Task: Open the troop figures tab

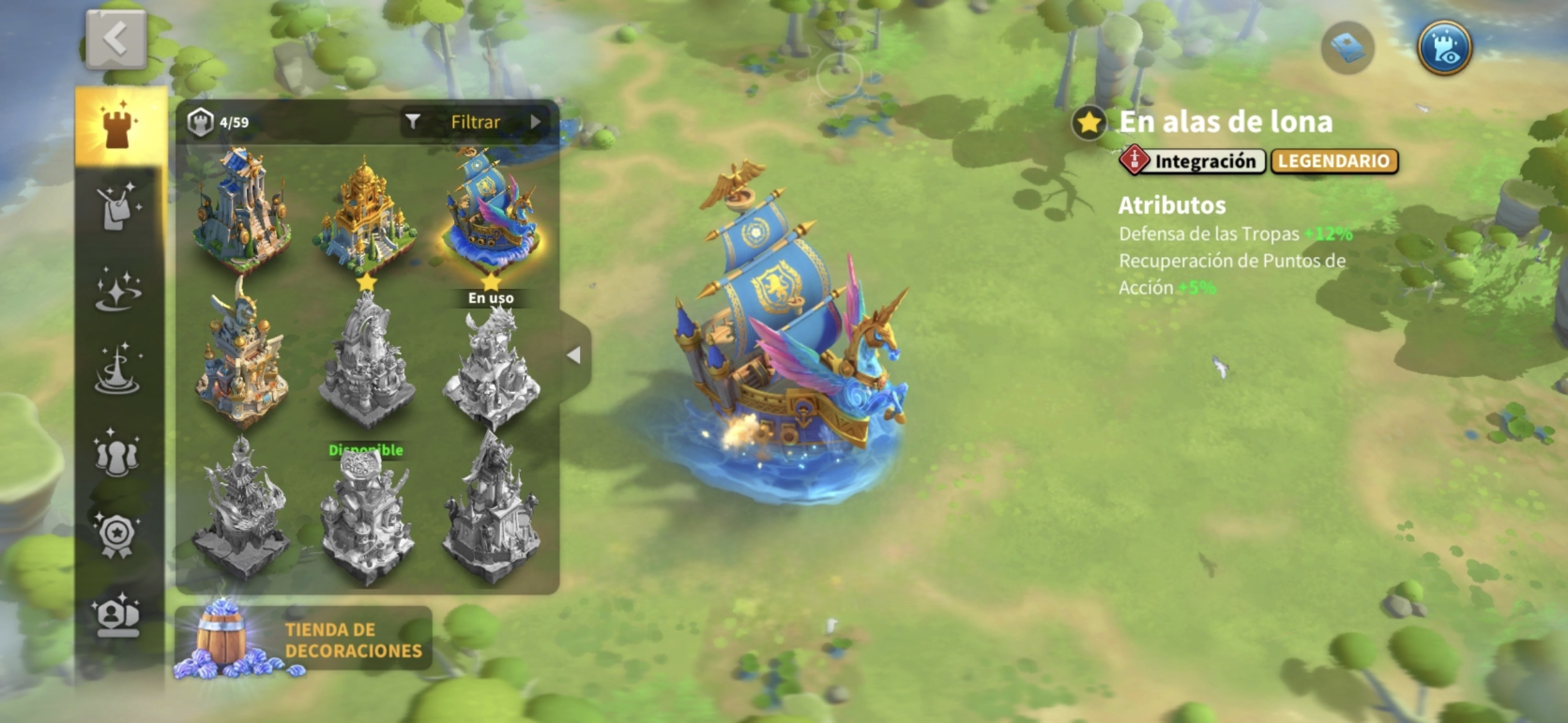Action: [118, 453]
